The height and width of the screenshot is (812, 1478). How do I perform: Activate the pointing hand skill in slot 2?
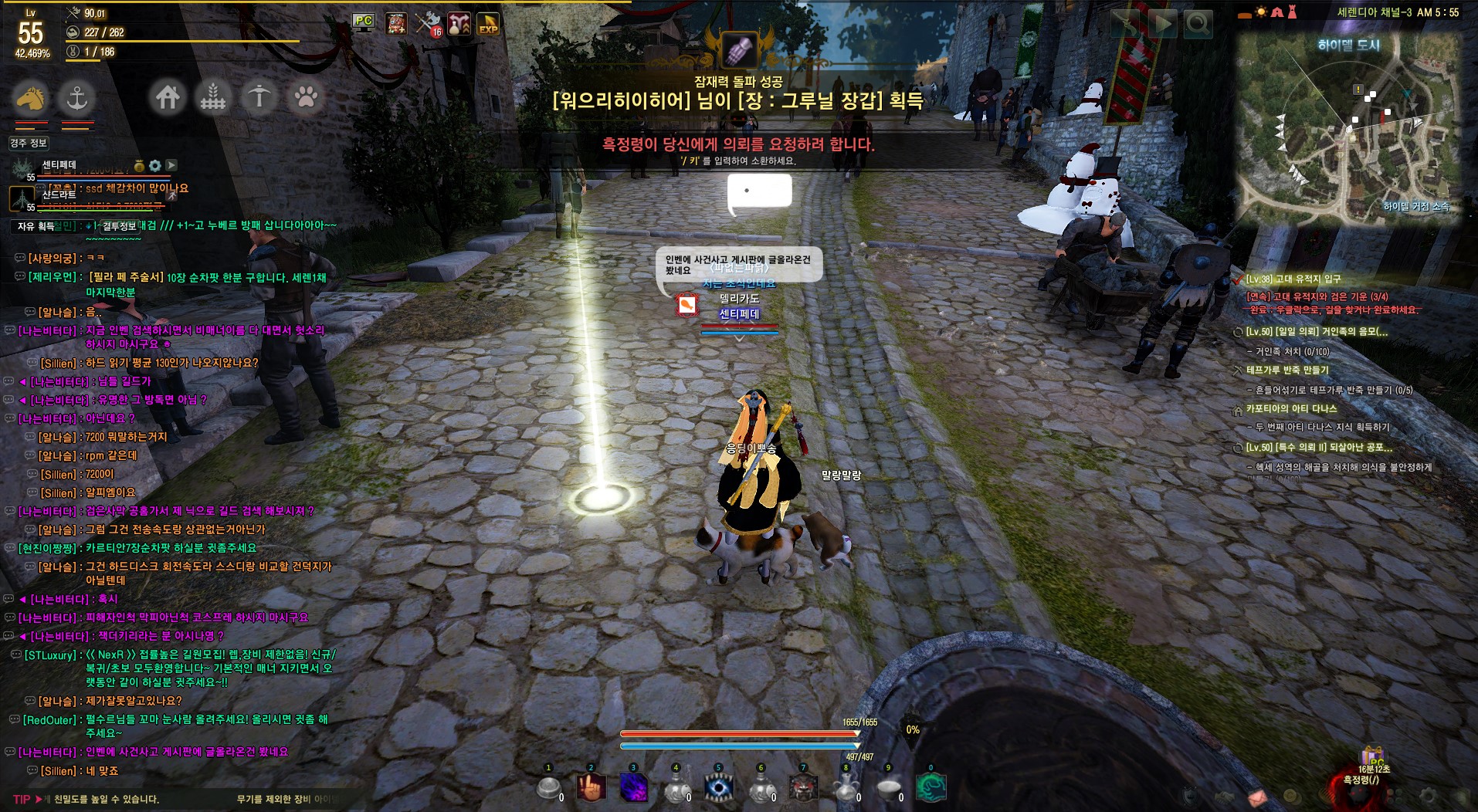[x=591, y=788]
